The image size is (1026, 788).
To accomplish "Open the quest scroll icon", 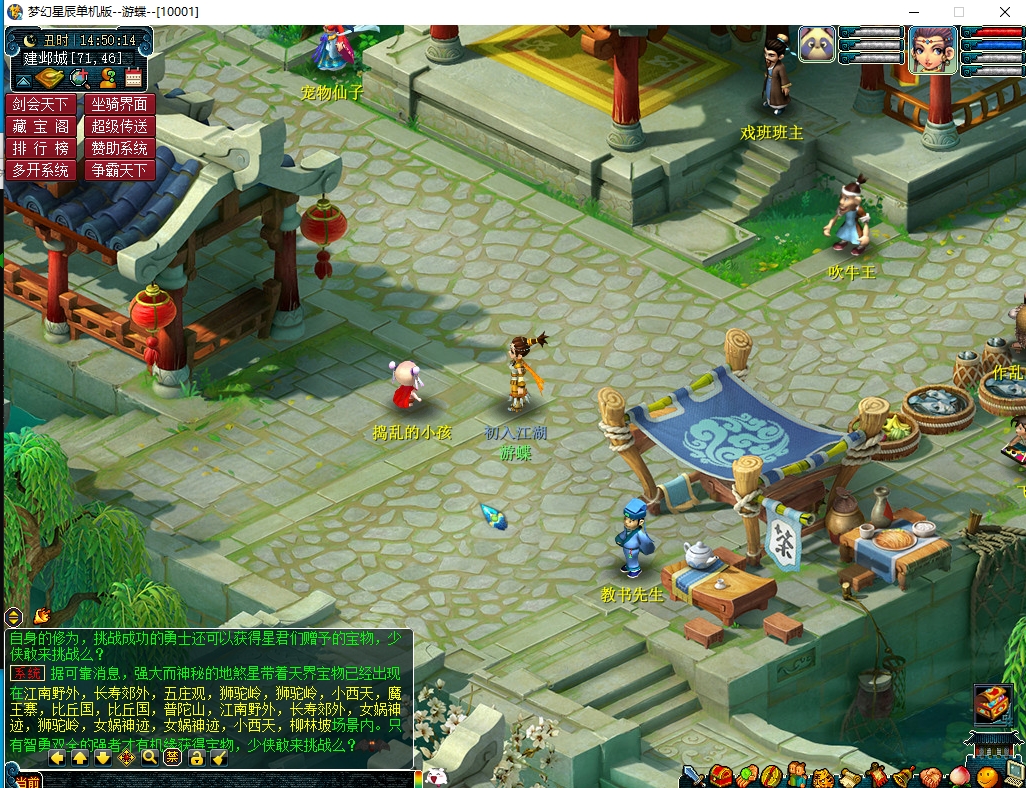I will [850, 776].
